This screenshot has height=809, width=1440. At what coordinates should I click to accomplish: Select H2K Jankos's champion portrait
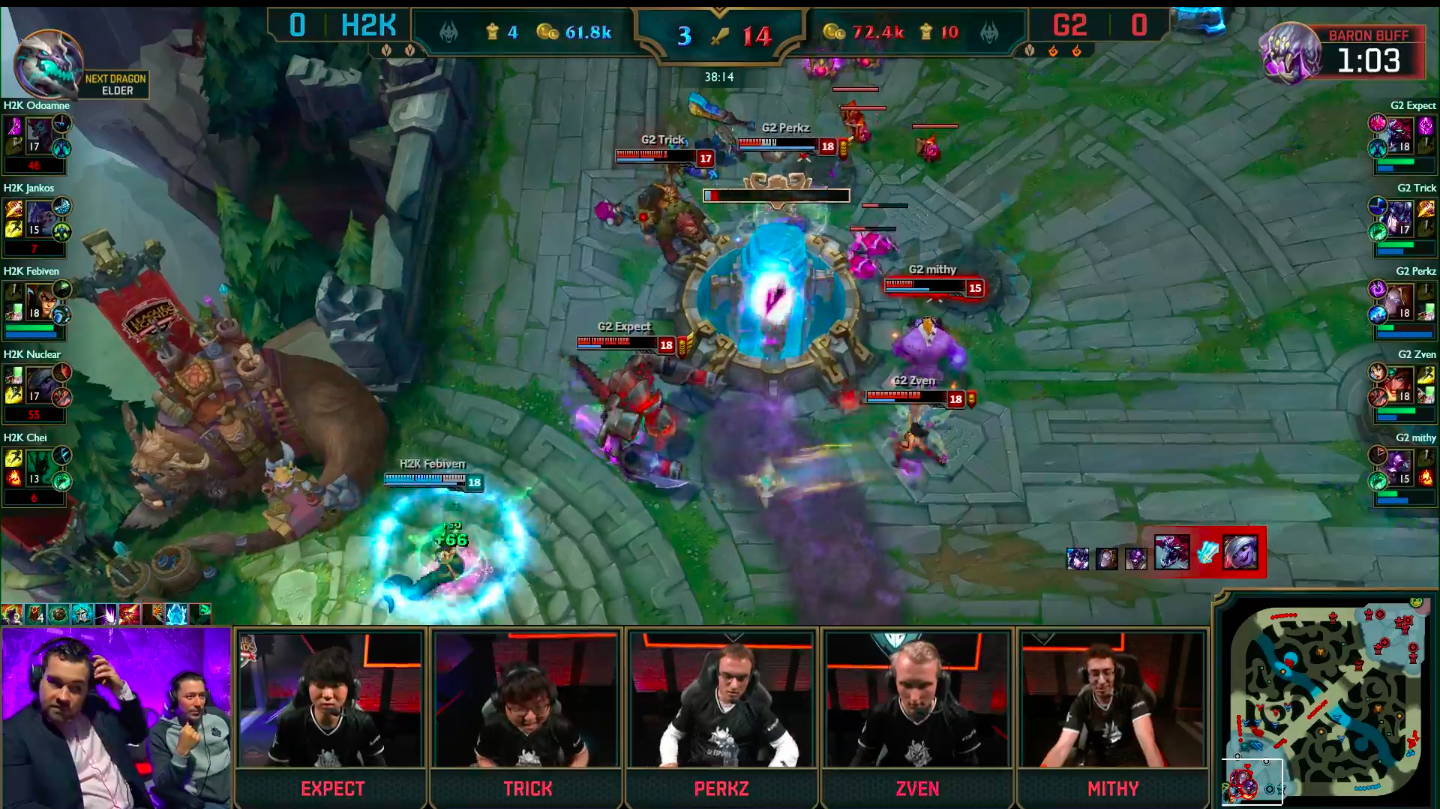pyautogui.click(x=40, y=216)
